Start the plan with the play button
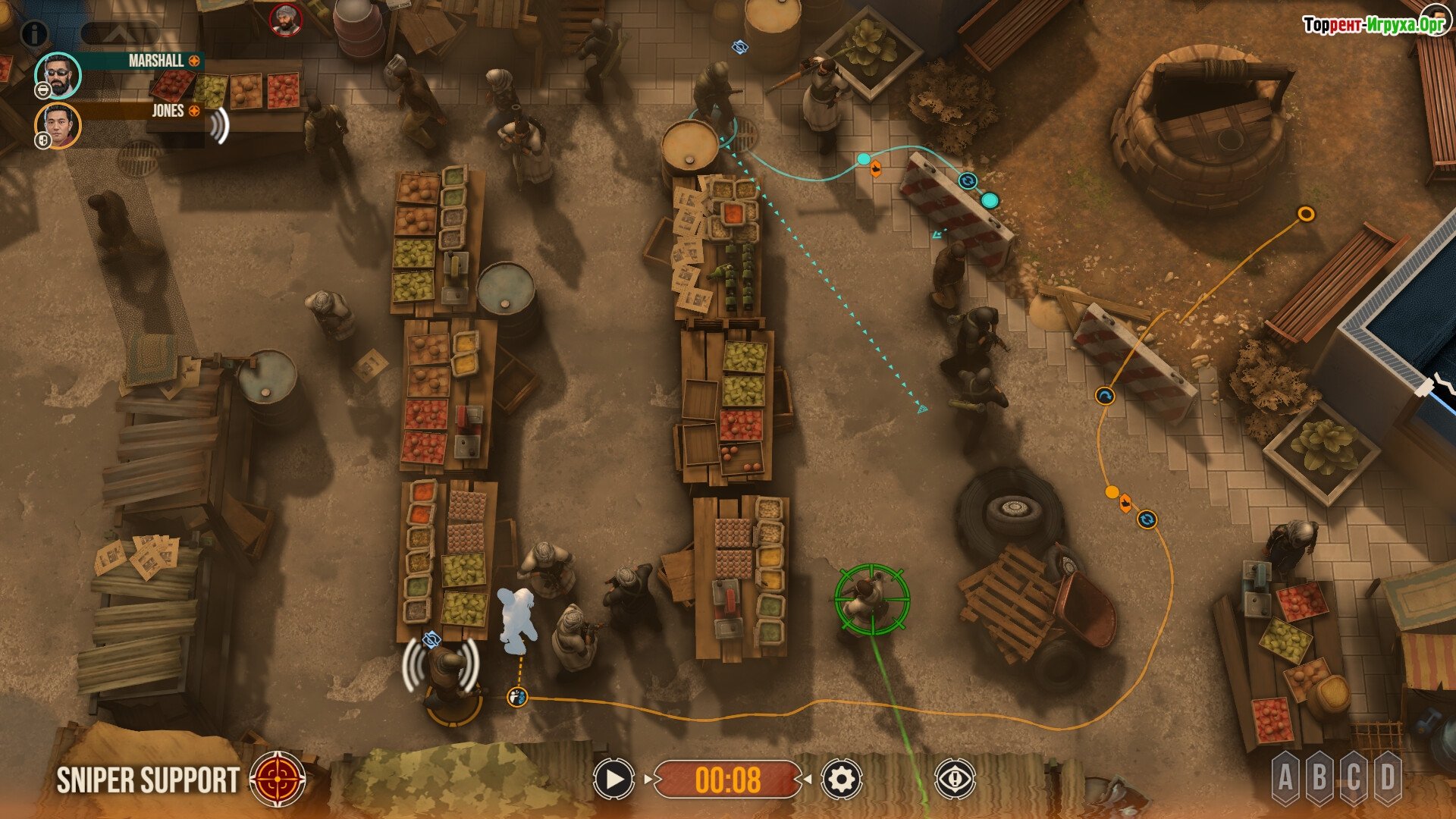The width and height of the screenshot is (1456, 819). coord(613,779)
